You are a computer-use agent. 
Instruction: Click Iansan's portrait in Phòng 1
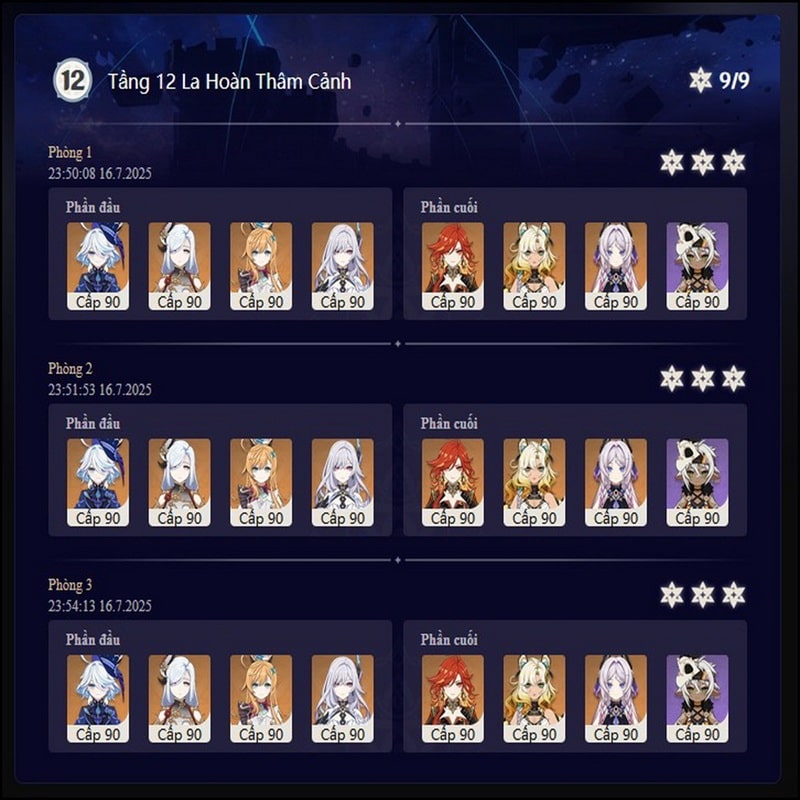(x=697, y=257)
